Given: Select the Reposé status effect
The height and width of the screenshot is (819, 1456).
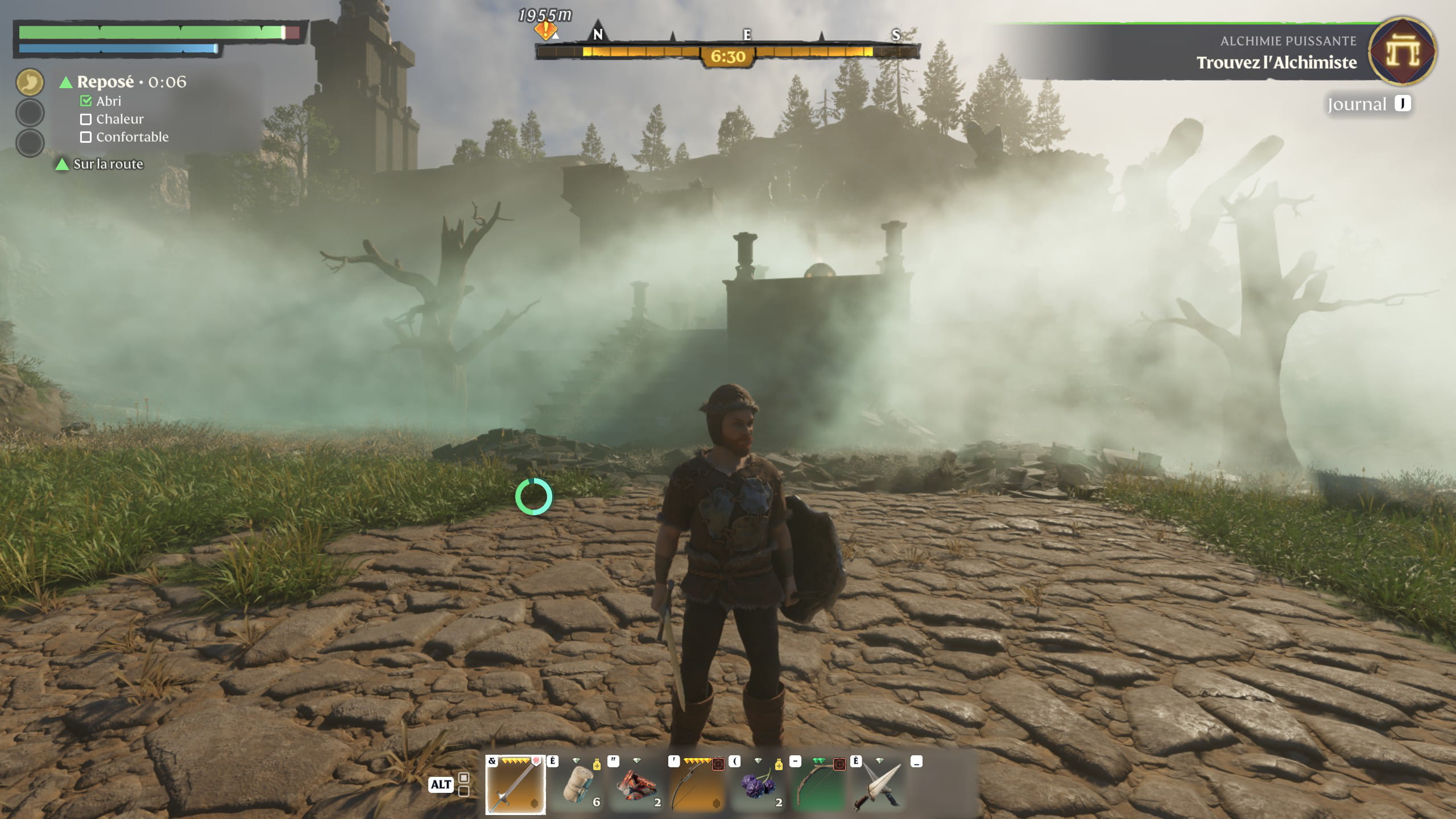Looking at the screenshot, I should pos(106,82).
